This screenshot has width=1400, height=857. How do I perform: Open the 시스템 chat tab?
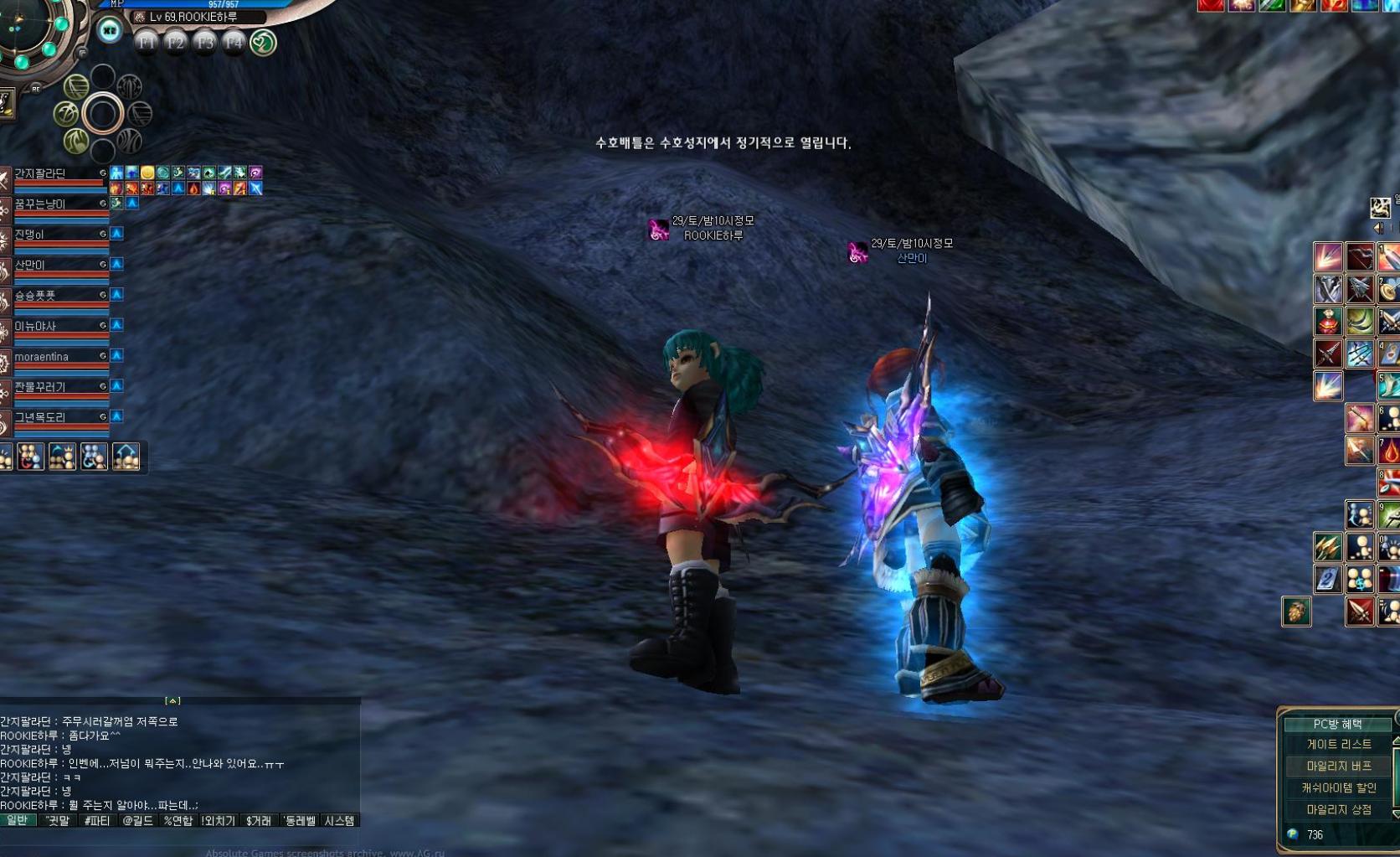click(339, 822)
